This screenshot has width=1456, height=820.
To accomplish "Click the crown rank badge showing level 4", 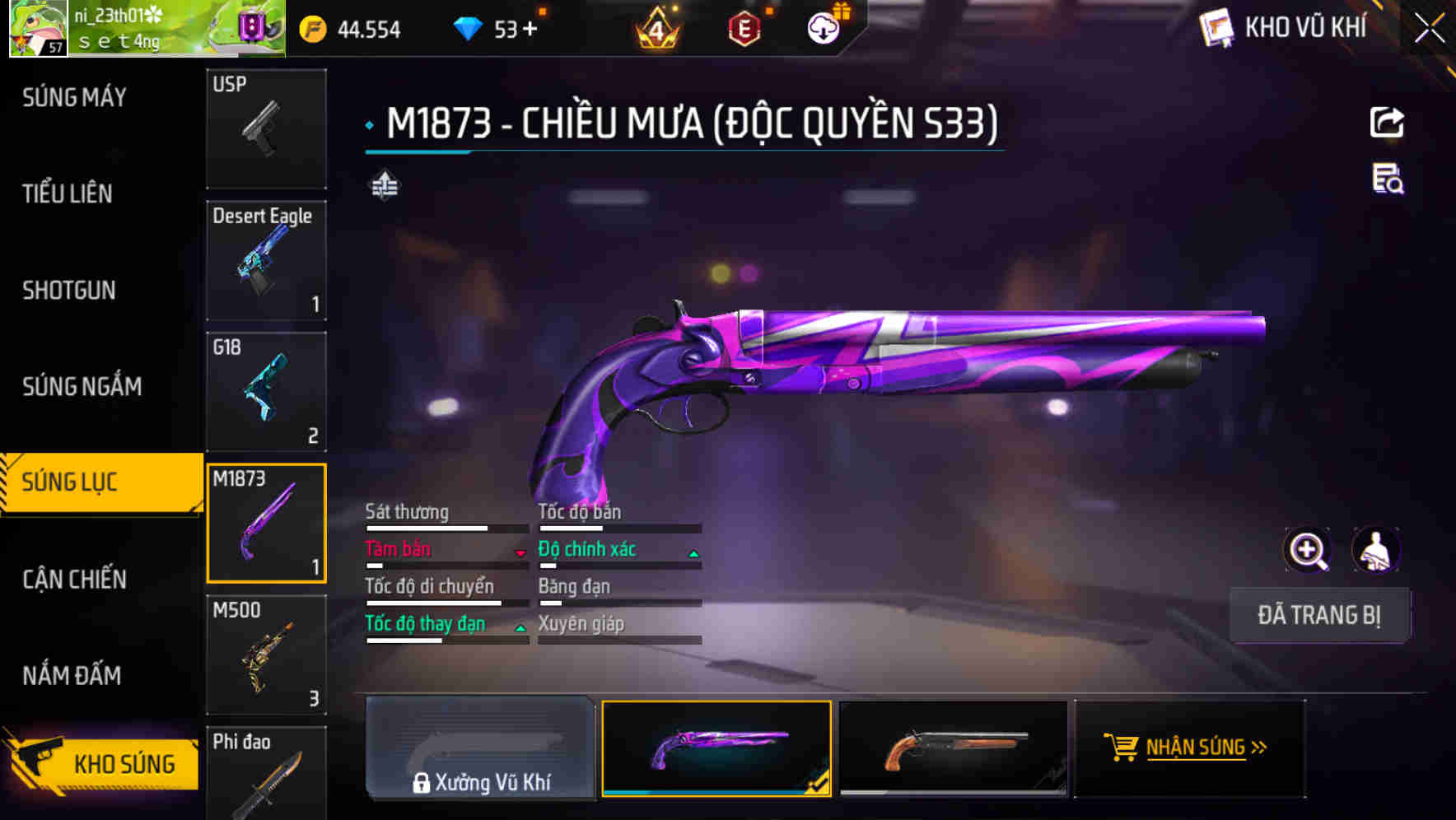I will pos(655,27).
